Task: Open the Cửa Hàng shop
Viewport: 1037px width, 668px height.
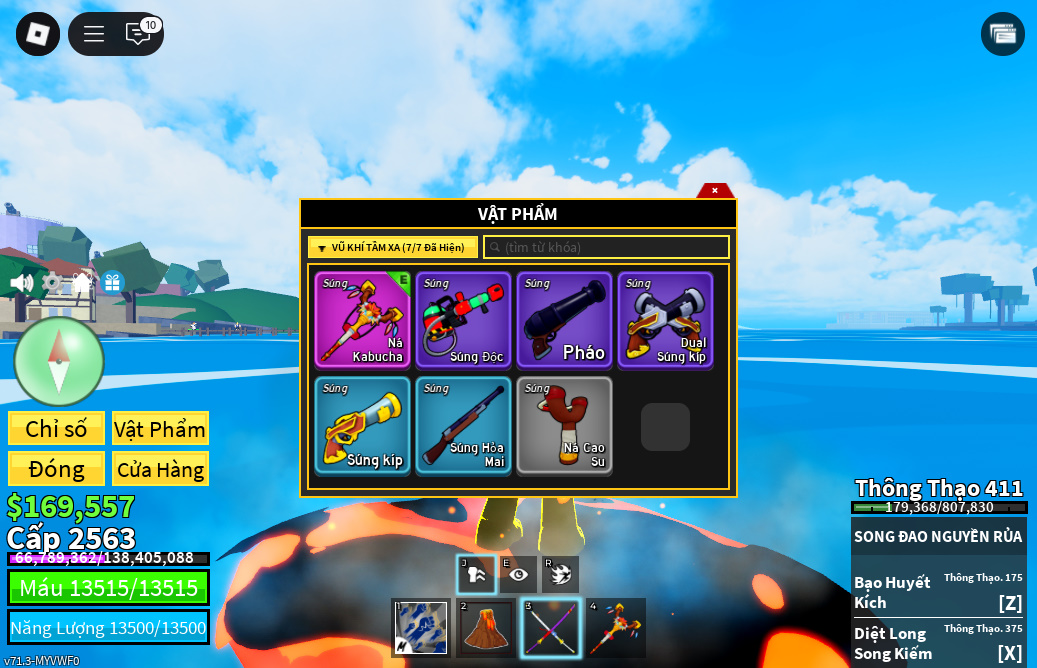Action: [160, 469]
